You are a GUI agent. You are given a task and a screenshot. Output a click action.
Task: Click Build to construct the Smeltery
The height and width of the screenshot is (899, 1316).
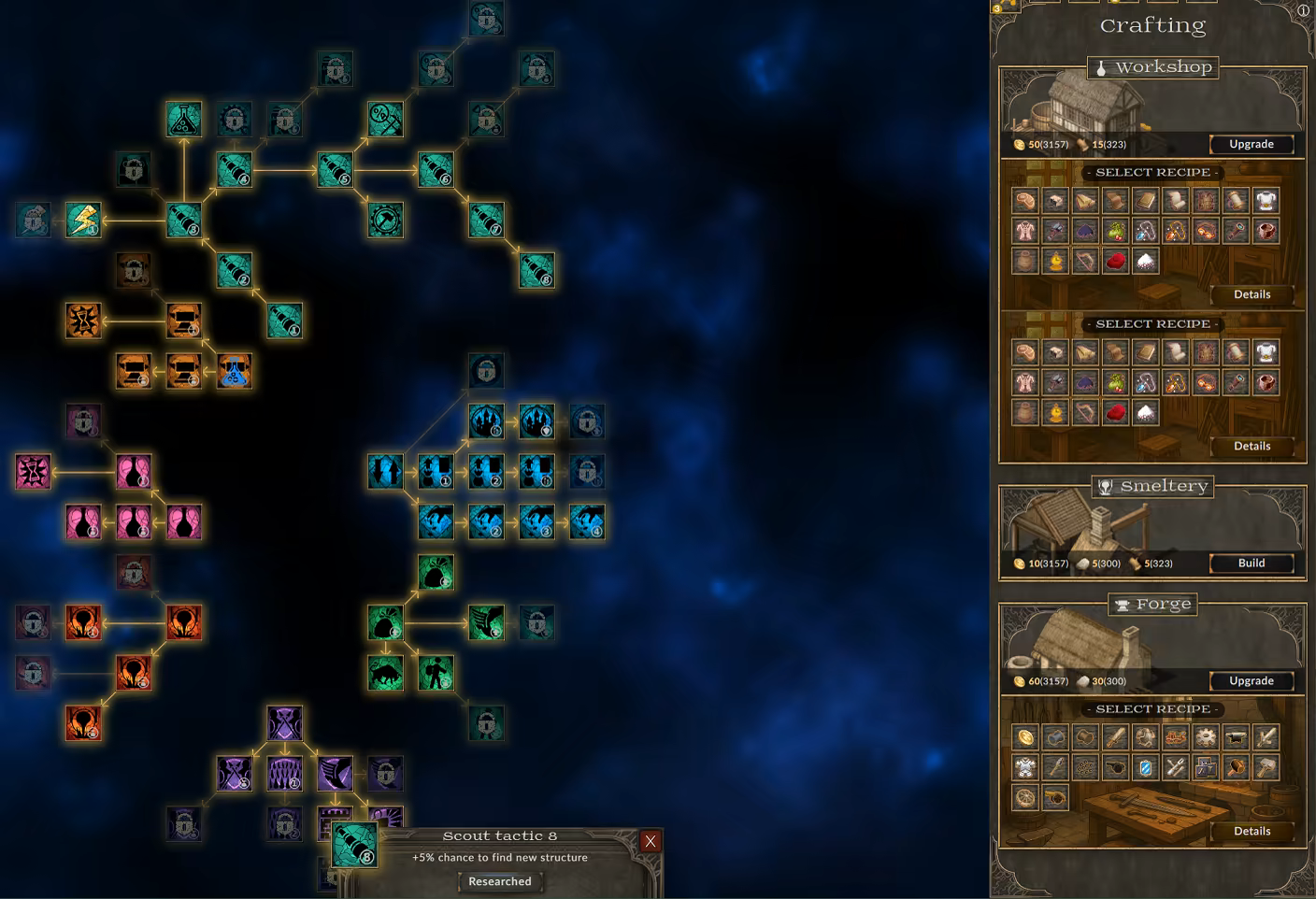coord(1251,563)
